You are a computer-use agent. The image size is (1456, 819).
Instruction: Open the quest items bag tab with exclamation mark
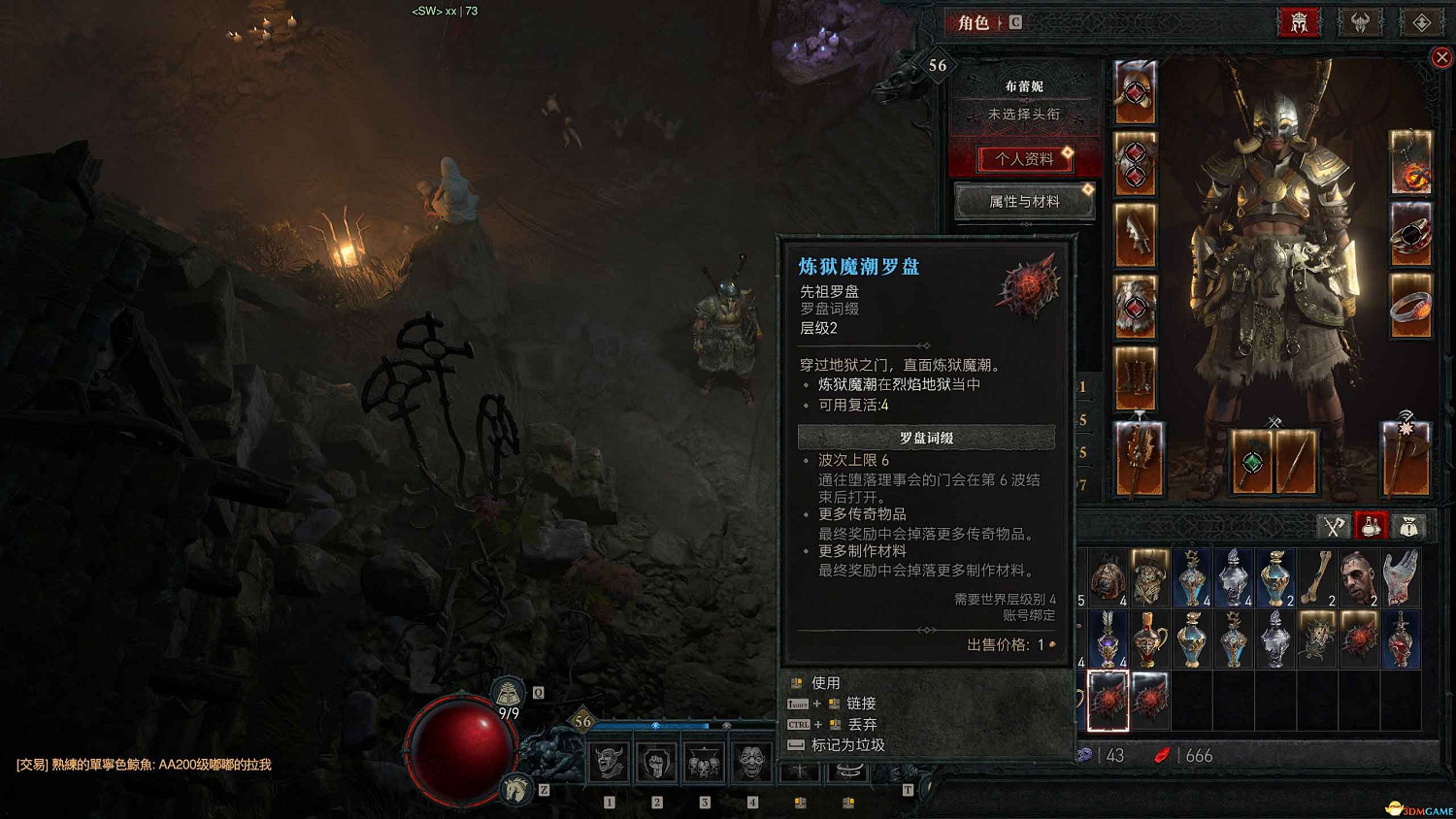1409,525
